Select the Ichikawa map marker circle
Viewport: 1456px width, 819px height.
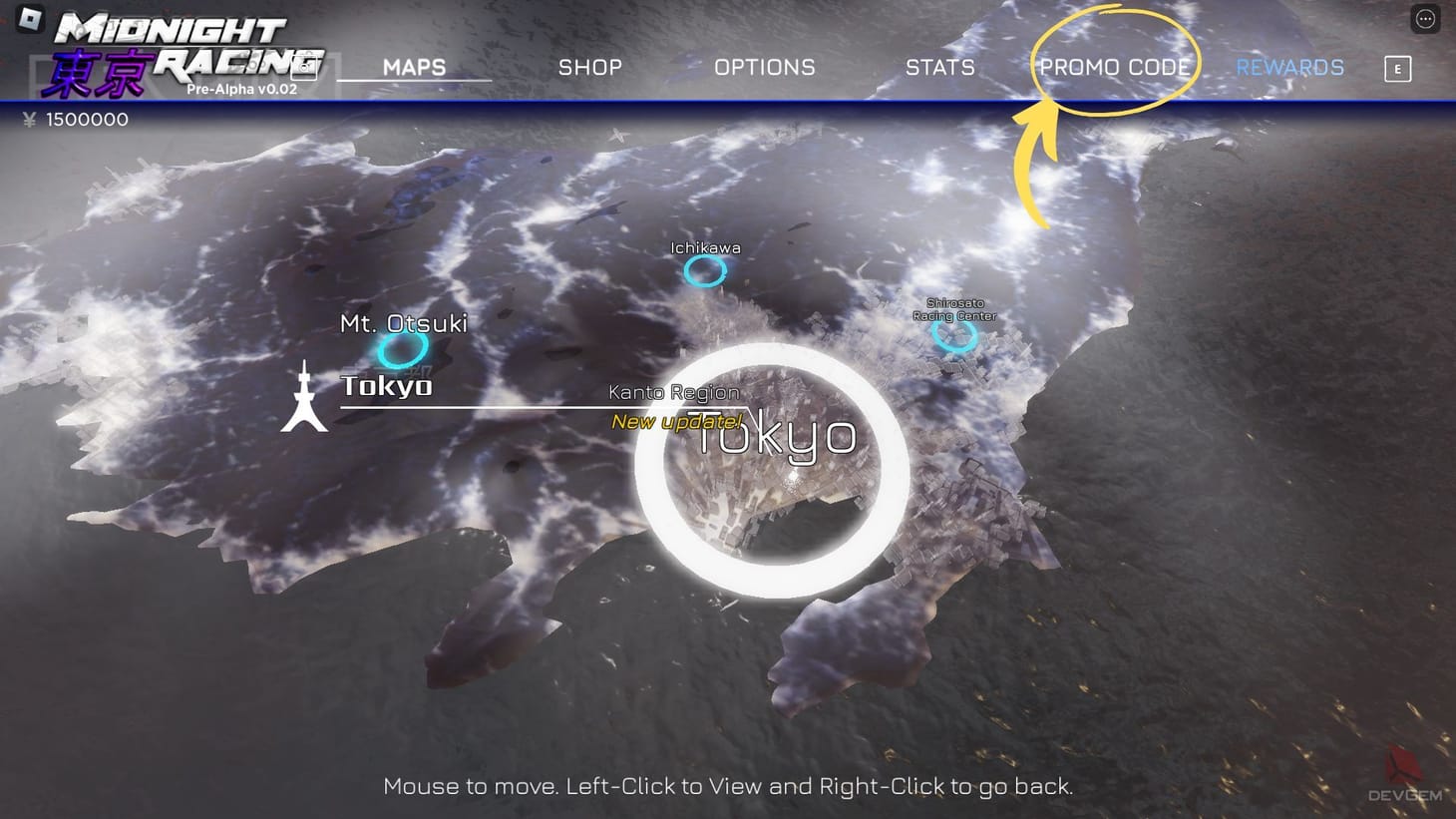tap(706, 268)
